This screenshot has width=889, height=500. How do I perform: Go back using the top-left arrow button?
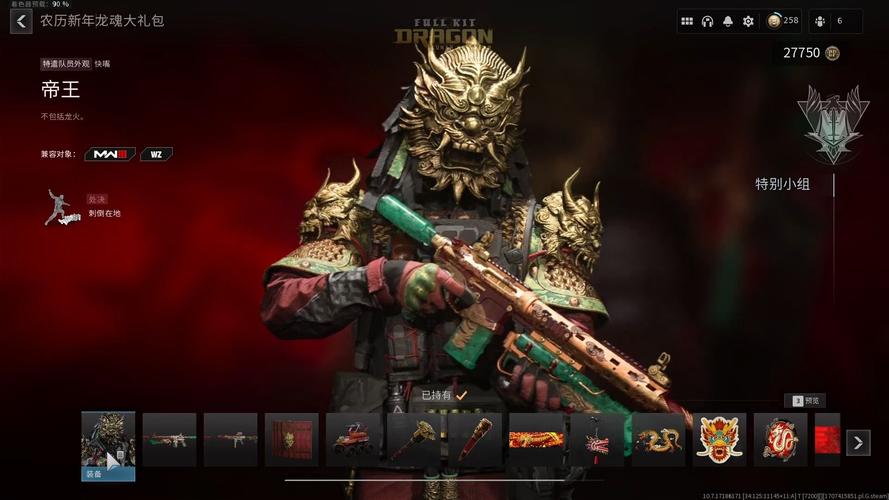(21, 21)
